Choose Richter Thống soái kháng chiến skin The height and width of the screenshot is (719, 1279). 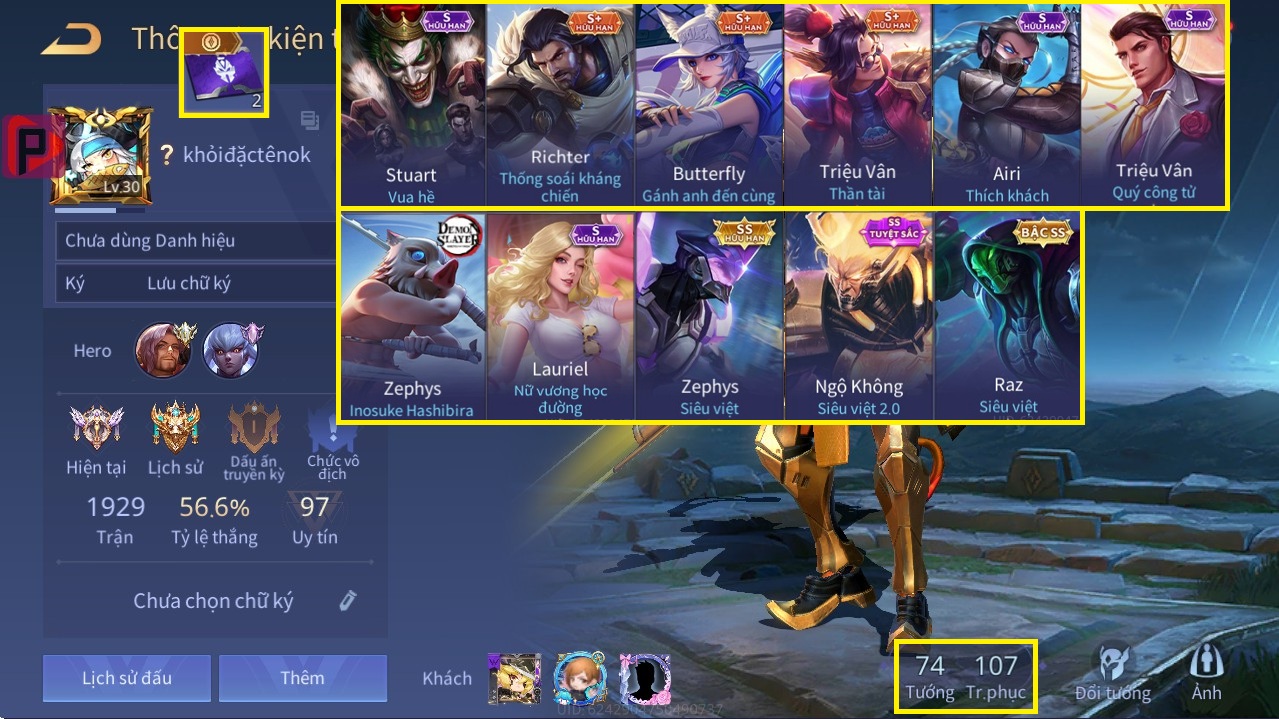point(560,105)
